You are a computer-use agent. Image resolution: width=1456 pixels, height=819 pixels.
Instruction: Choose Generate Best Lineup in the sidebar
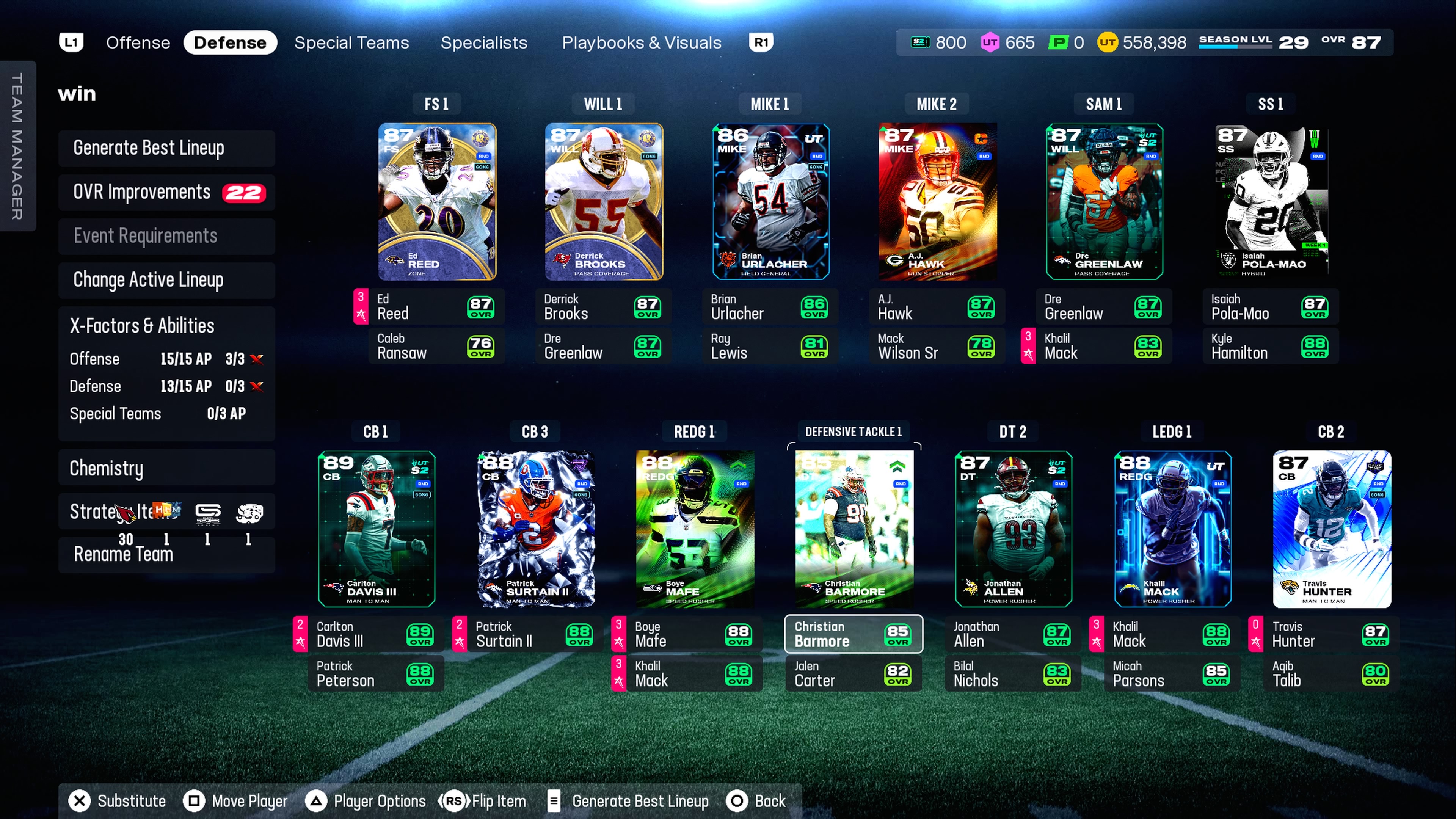coord(166,148)
